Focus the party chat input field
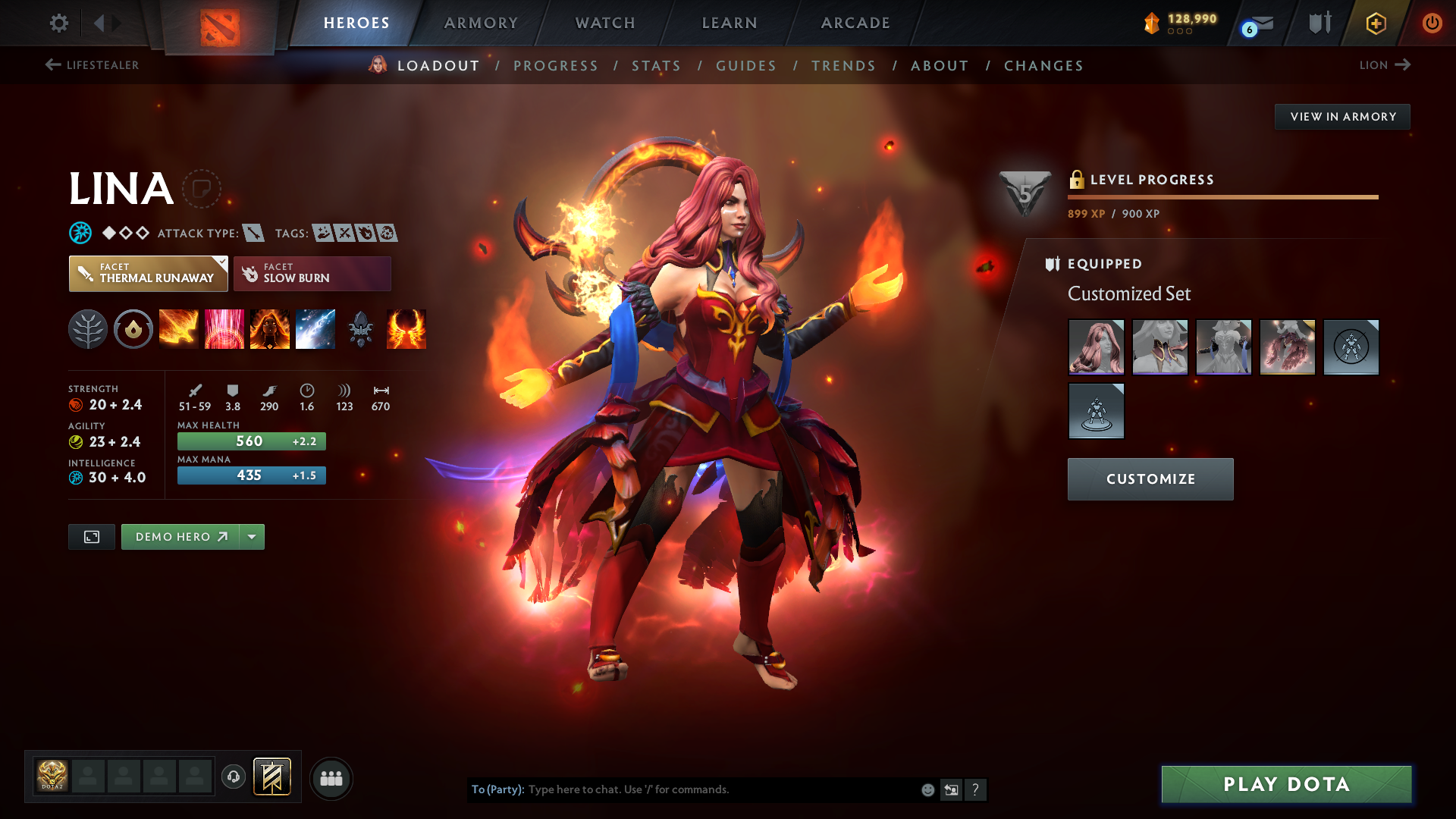The width and height of the screenshot is (1456, 819). point(720,789)
